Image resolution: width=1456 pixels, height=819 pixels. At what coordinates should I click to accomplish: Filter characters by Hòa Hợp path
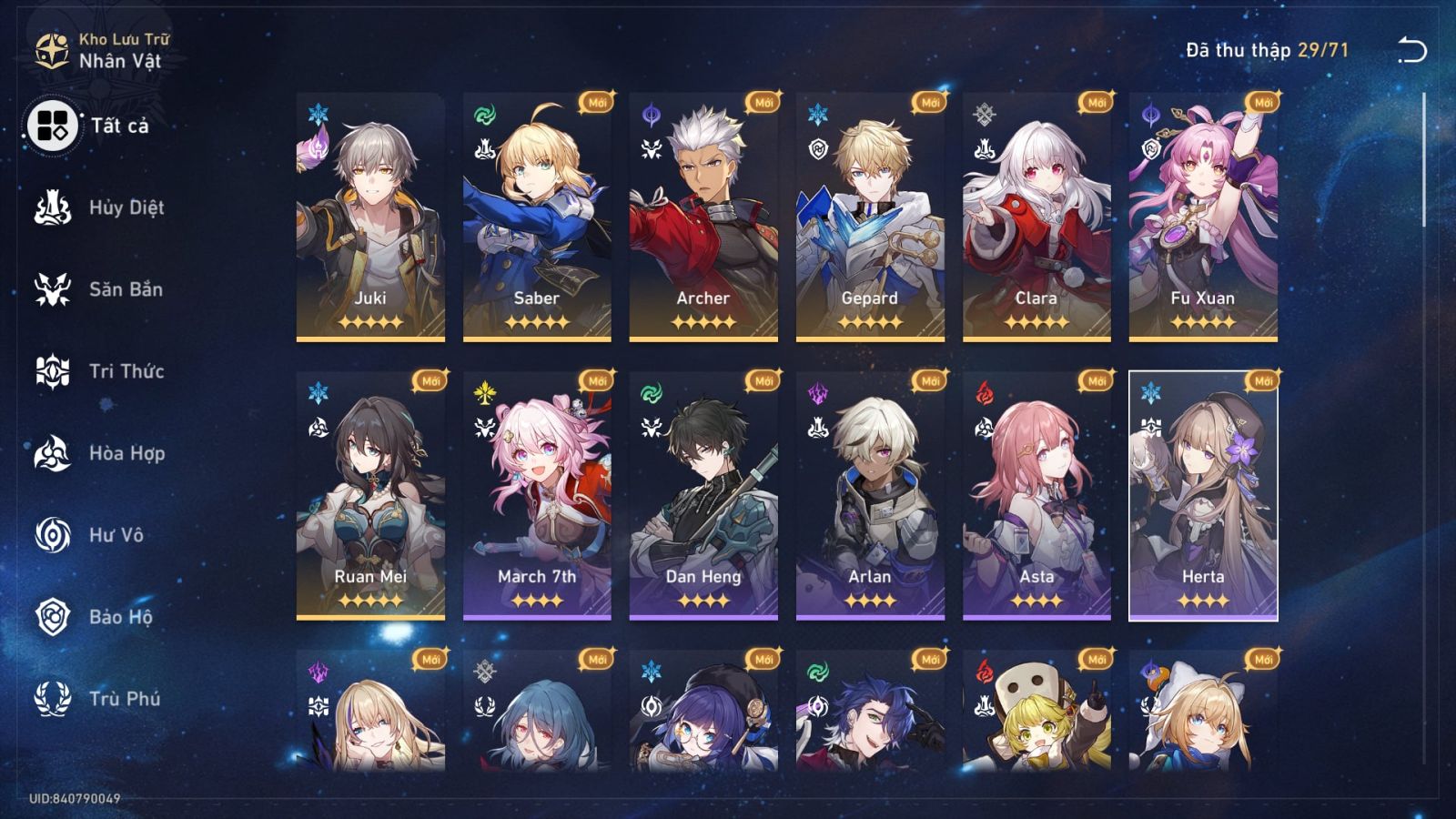[52, 453]
